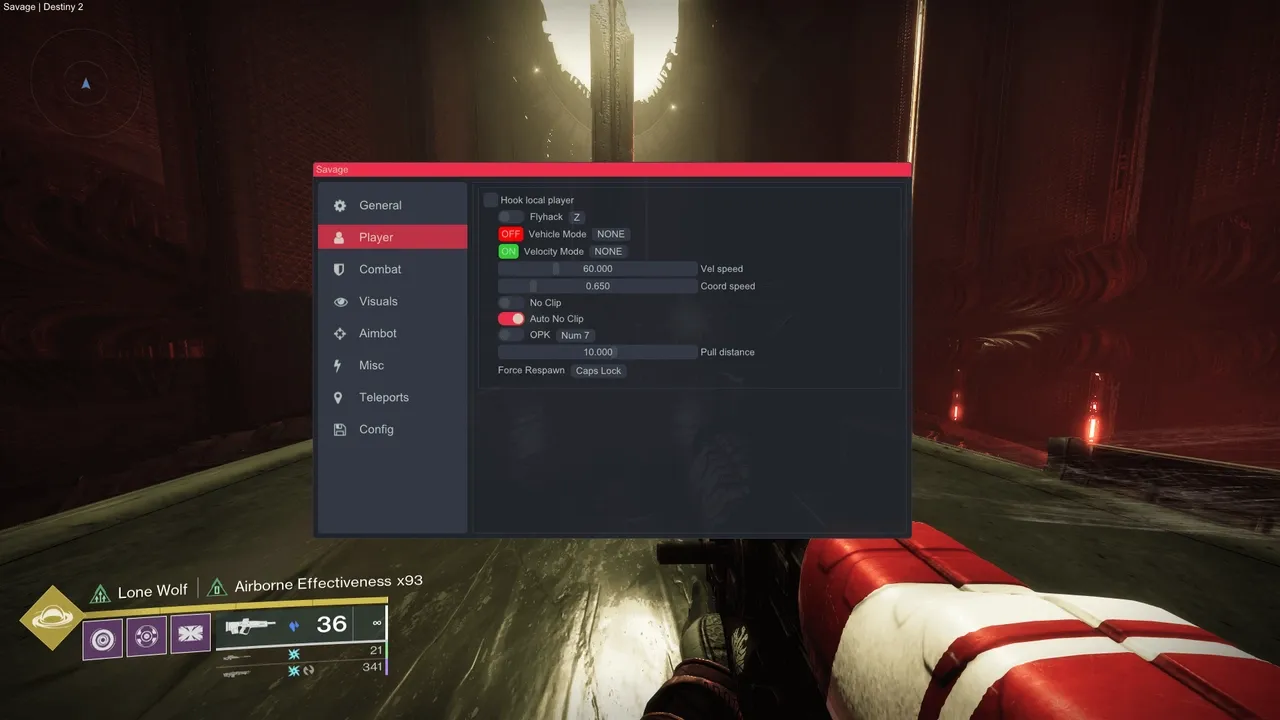Go to the Teleports section
This screenshot has width=1280, height=720.
pos(384,397)
